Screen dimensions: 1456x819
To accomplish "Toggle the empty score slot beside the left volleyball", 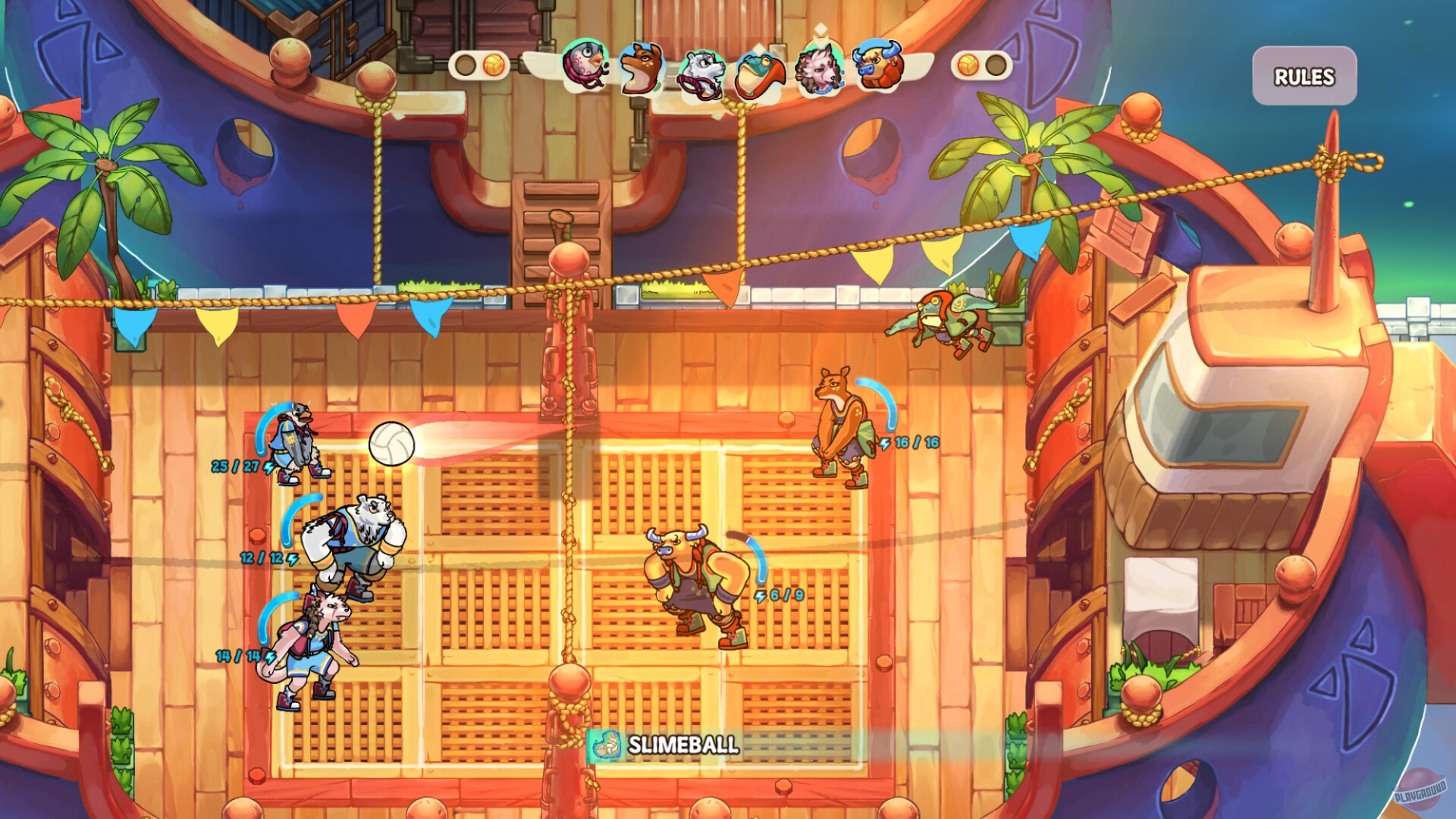I will pos(466,65).
